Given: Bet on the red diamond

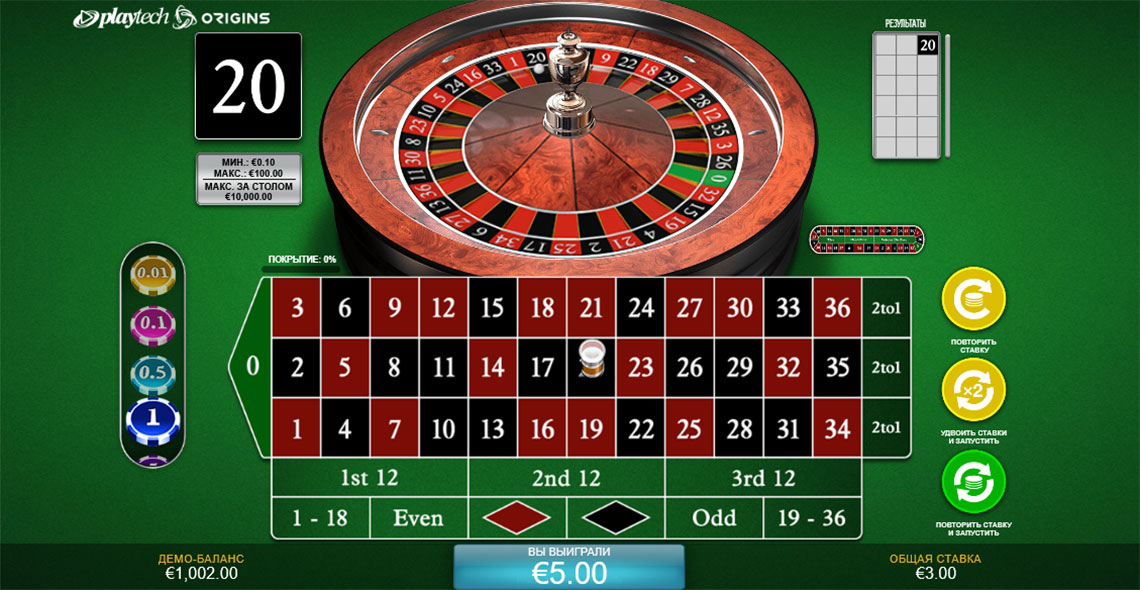Looking at the screenshot, I should click(x=517, y=518).
